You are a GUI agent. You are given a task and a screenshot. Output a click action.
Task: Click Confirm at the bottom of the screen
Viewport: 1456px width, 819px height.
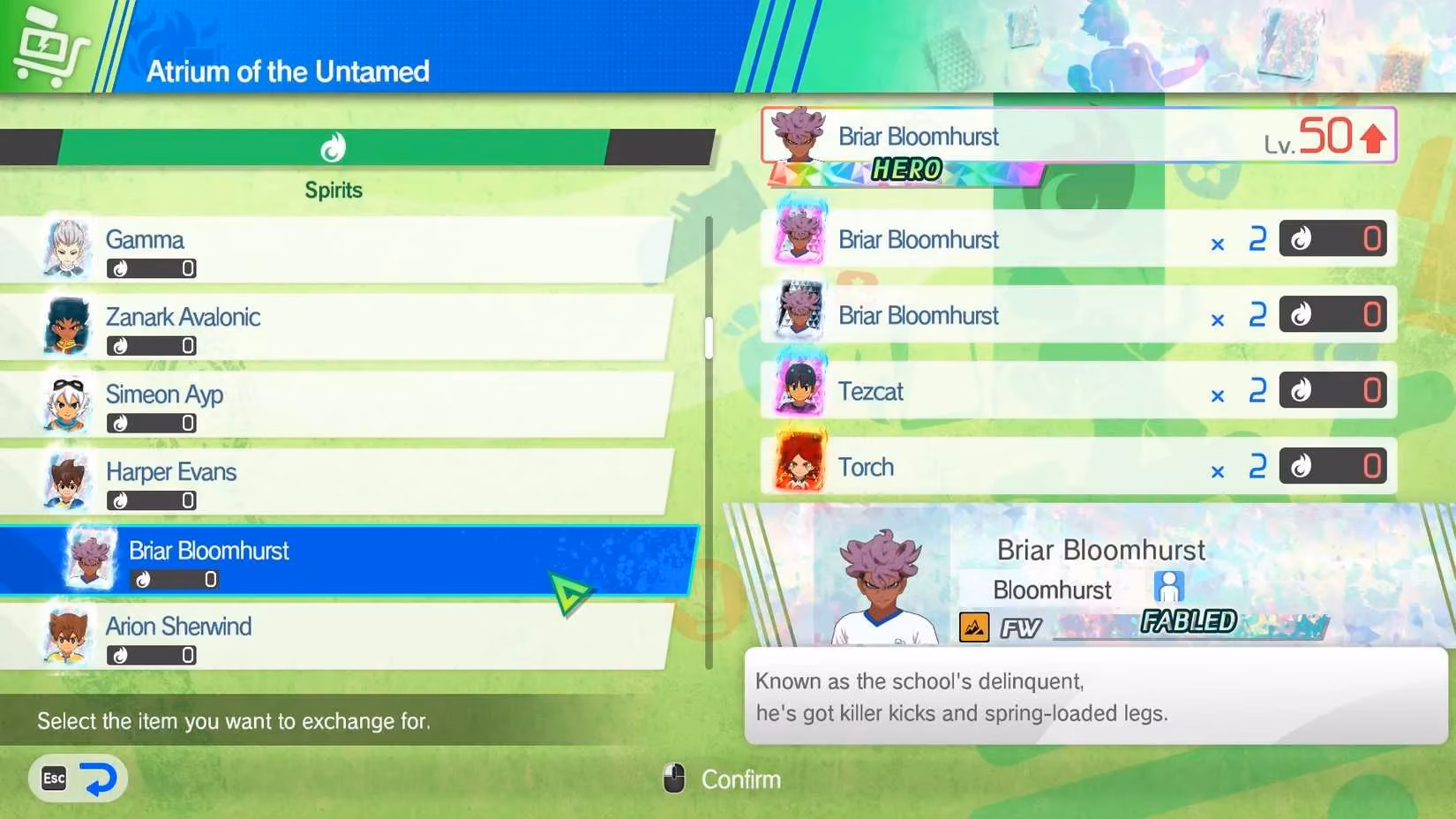coord(740,779)
